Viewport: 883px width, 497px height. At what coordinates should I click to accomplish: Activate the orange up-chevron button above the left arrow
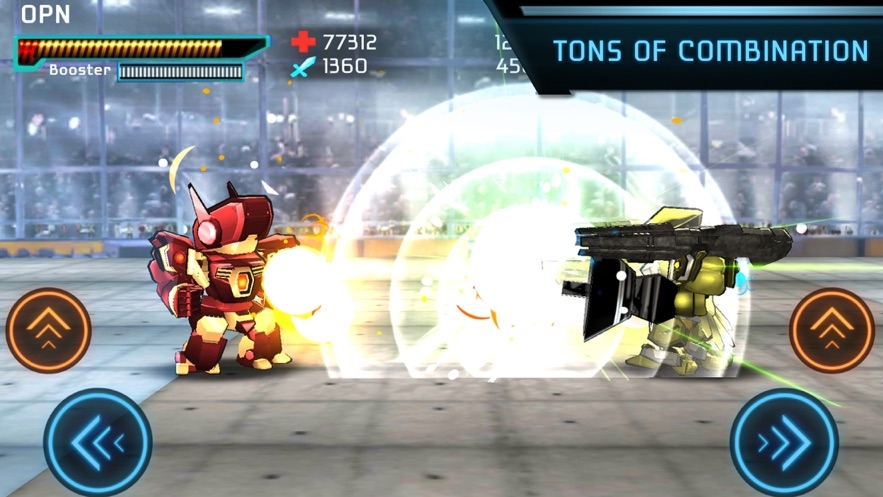(x=49, y=330)
